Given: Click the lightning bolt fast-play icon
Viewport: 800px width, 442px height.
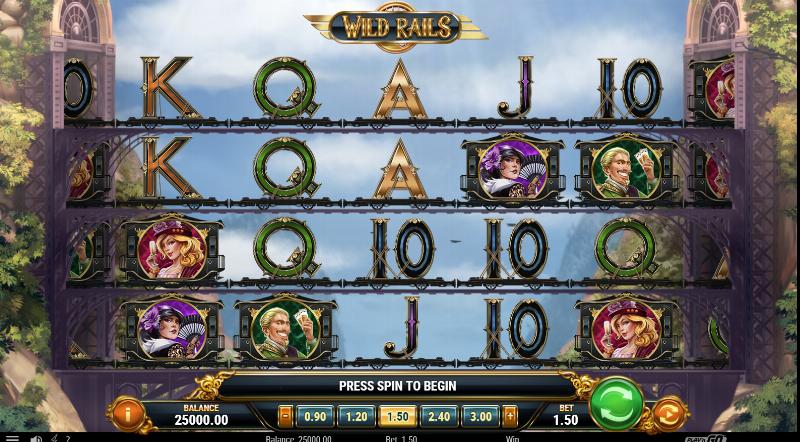Looking at the screenshot, I should (x=53, y=437).
